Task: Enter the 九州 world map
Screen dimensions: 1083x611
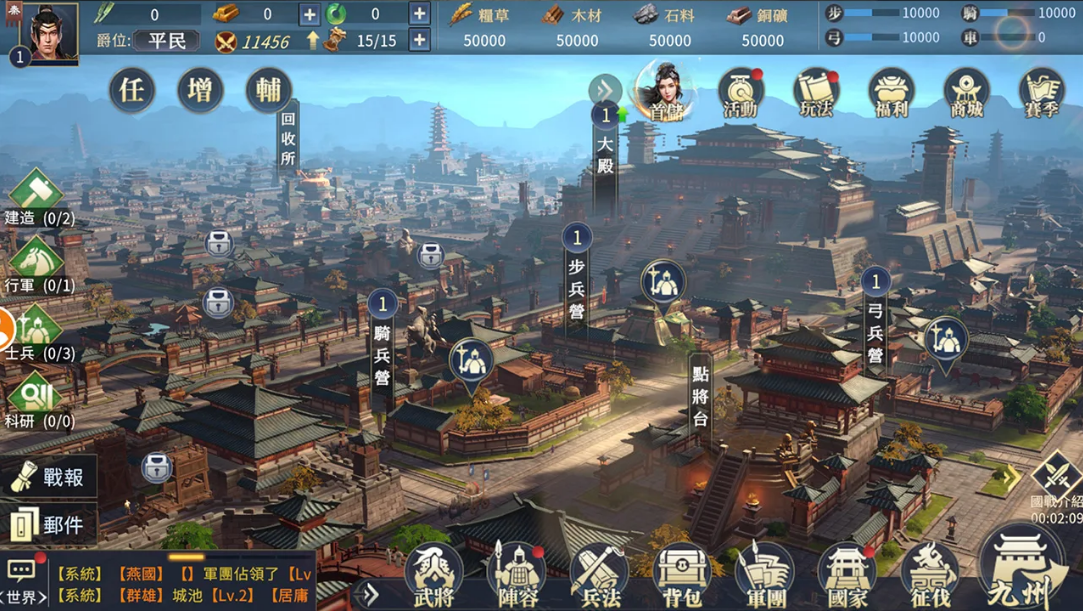Action: click(1021, 570)
